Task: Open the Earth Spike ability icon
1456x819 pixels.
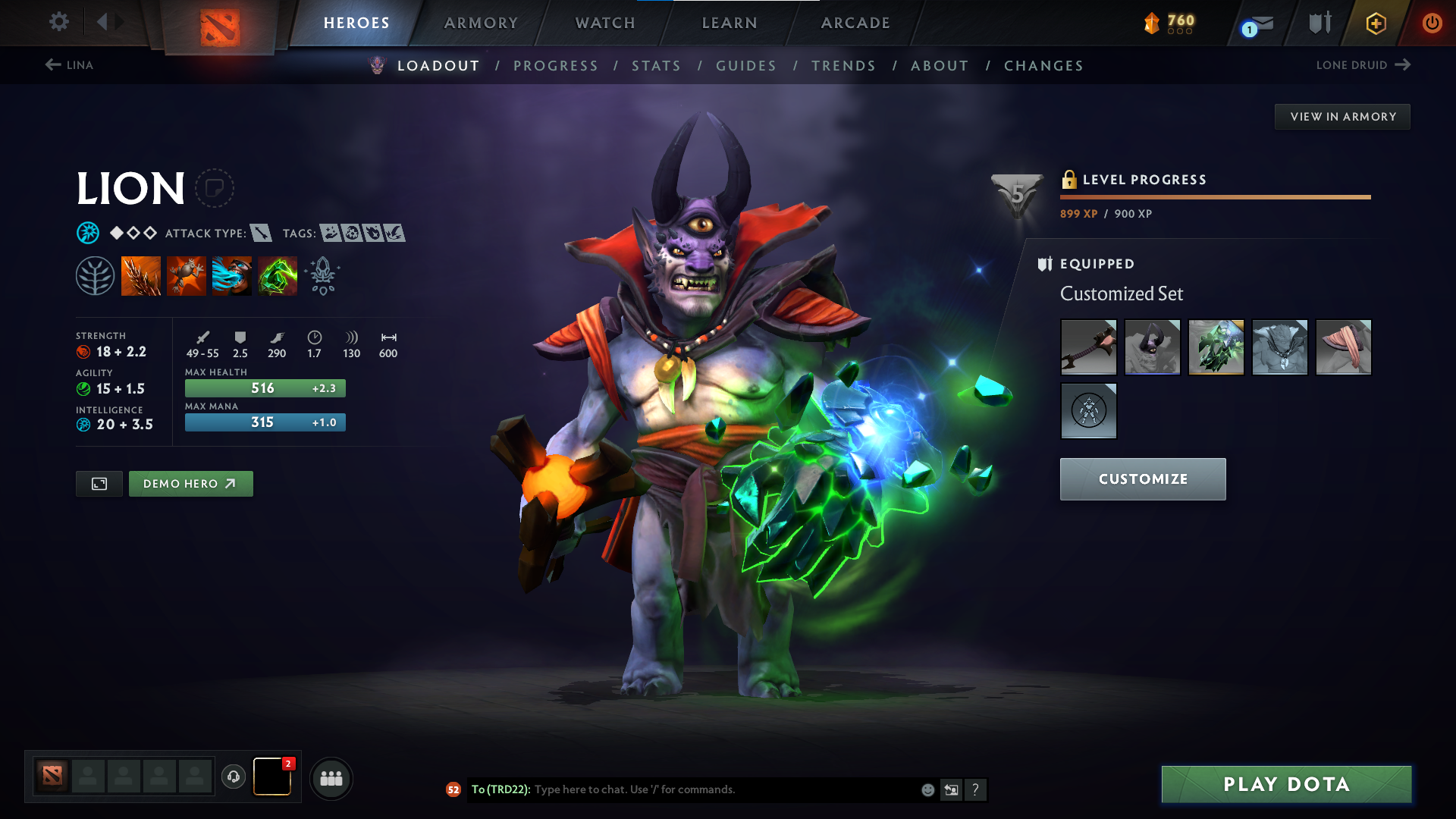Action: [x=141, y=275]
